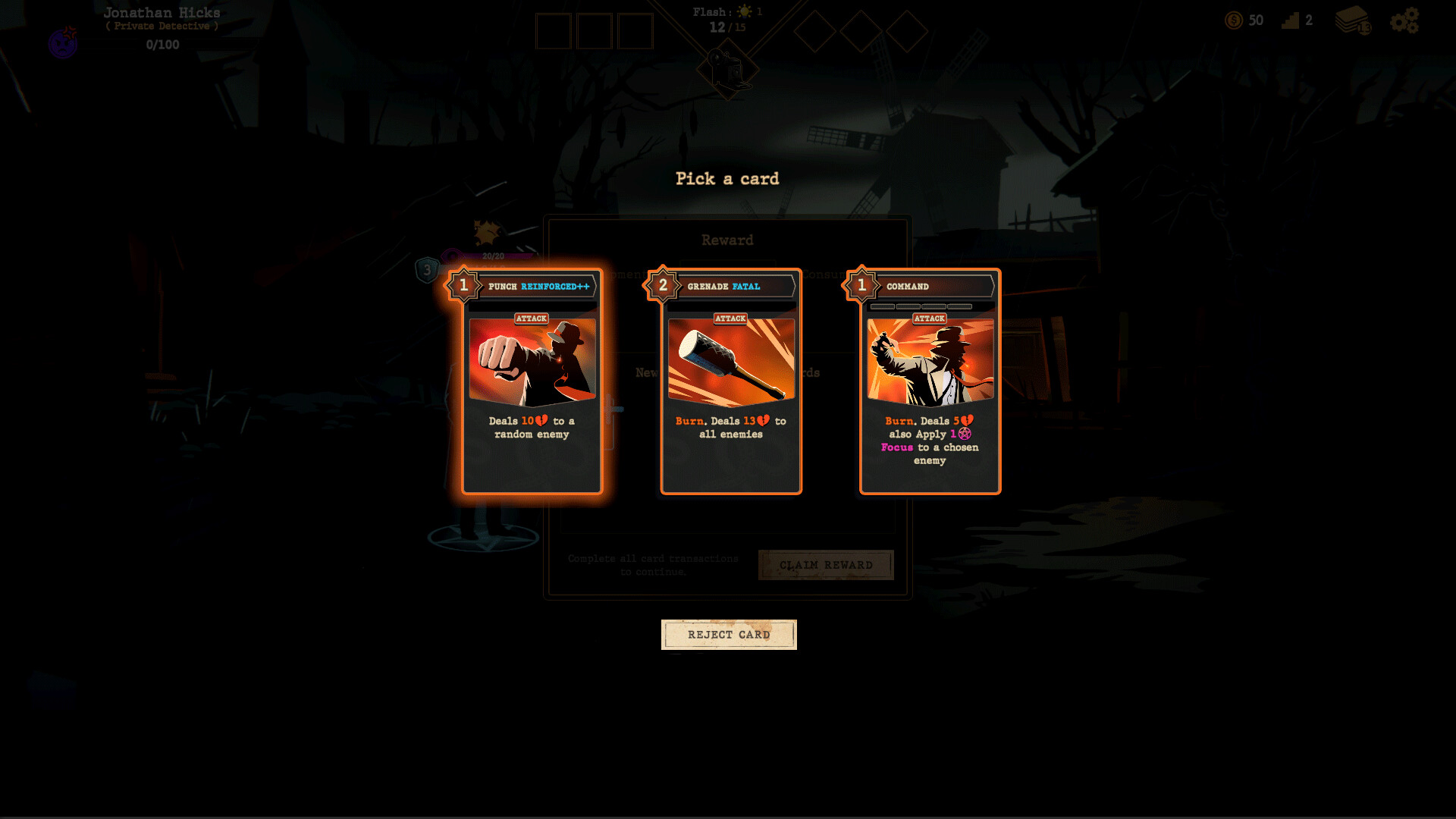Select the Grenade Fatal card artwork
Viewport: 1456px width, 819px height.
point(730,364)
